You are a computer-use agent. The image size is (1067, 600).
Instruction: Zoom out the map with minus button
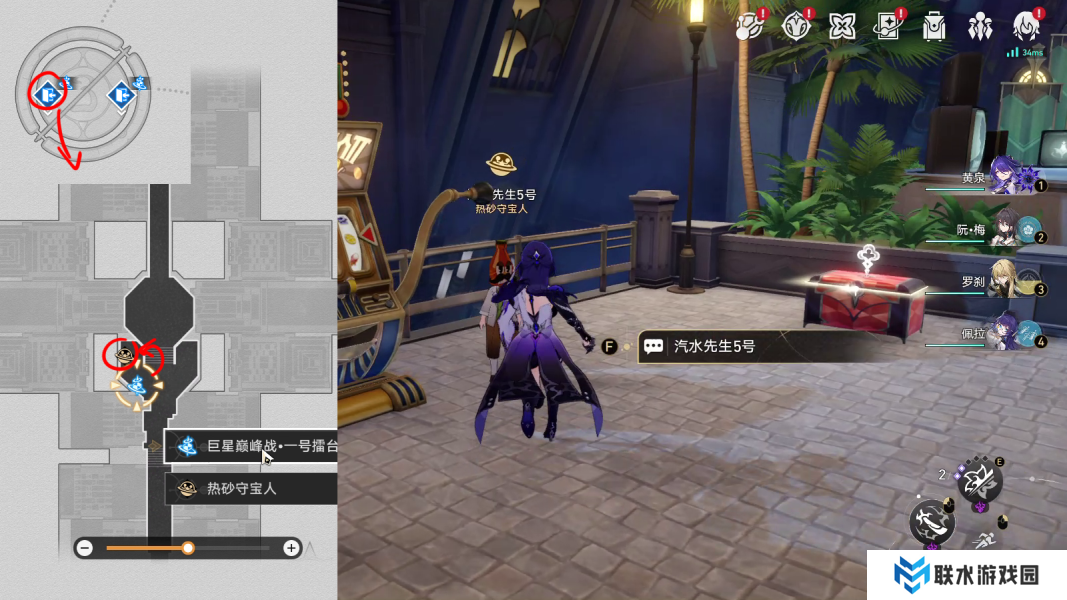pyautogui.click(x=85, y=548)
